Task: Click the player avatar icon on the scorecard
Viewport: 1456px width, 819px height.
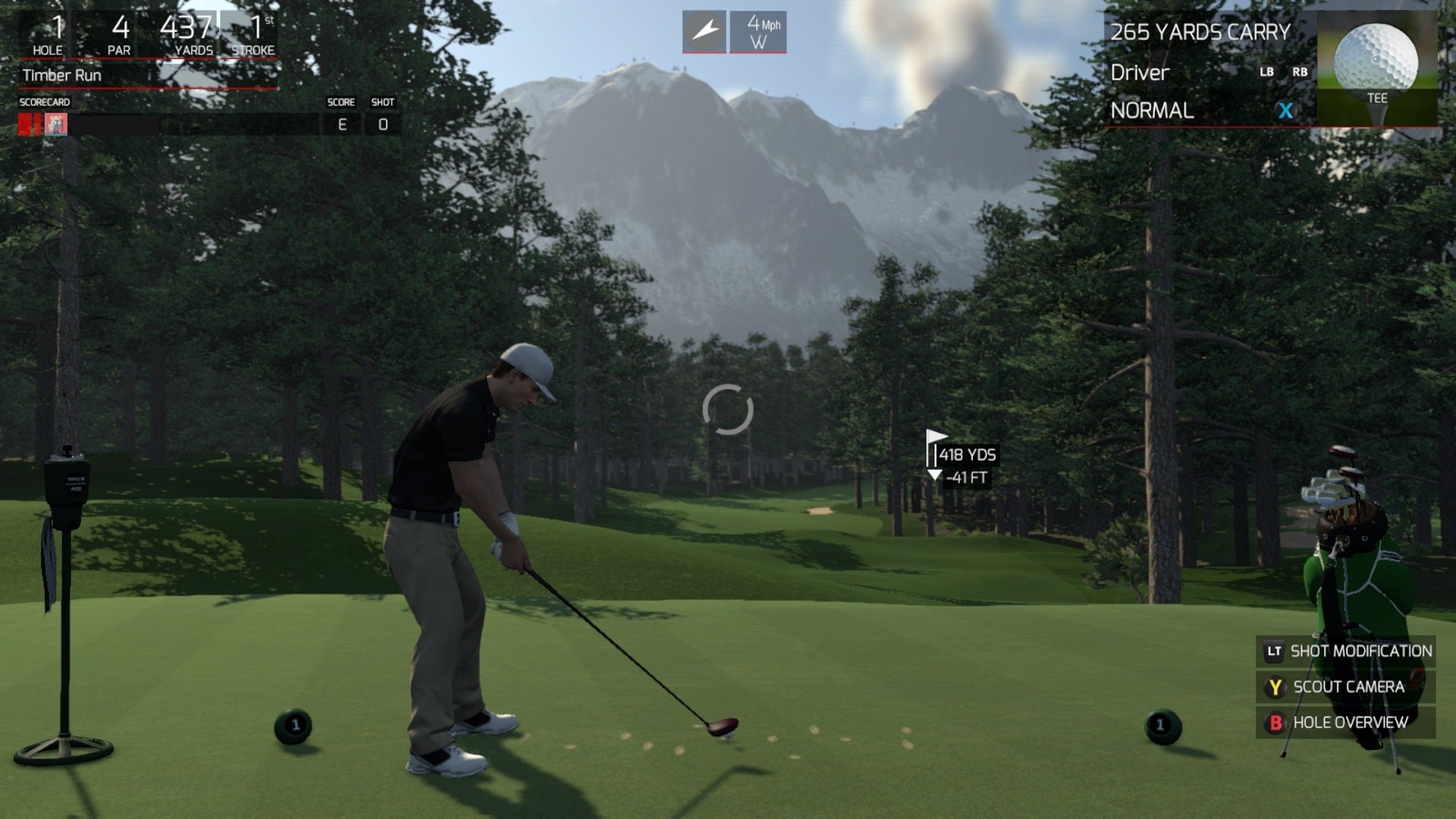Action: 55,124
